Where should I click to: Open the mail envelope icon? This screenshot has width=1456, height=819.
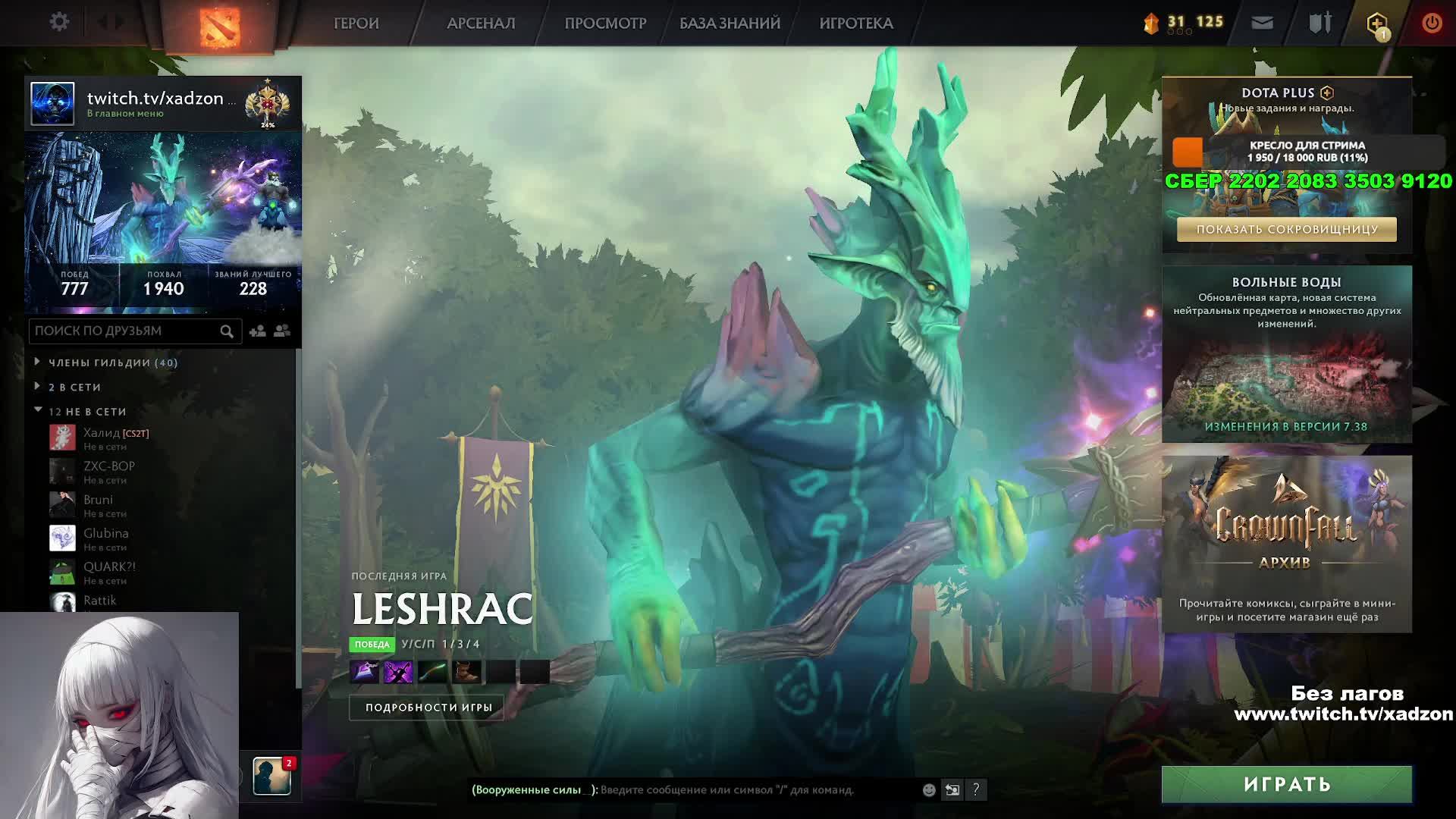click(x=1262, y=24)
